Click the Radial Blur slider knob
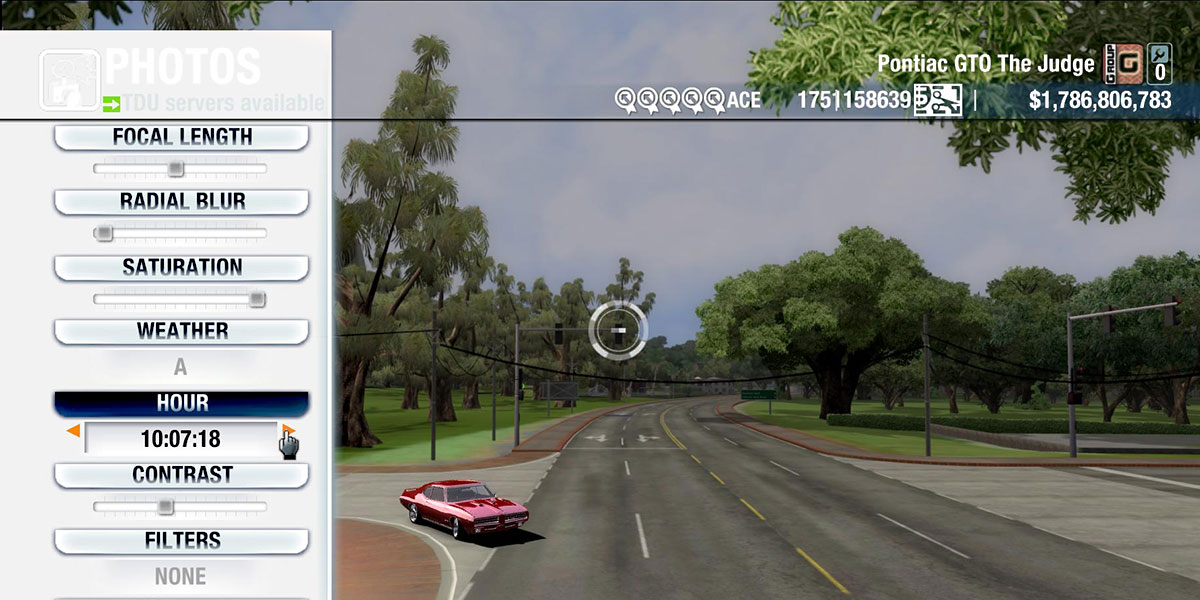The height and width of the screenshot is (600, 1200). (x=103, y=233)
